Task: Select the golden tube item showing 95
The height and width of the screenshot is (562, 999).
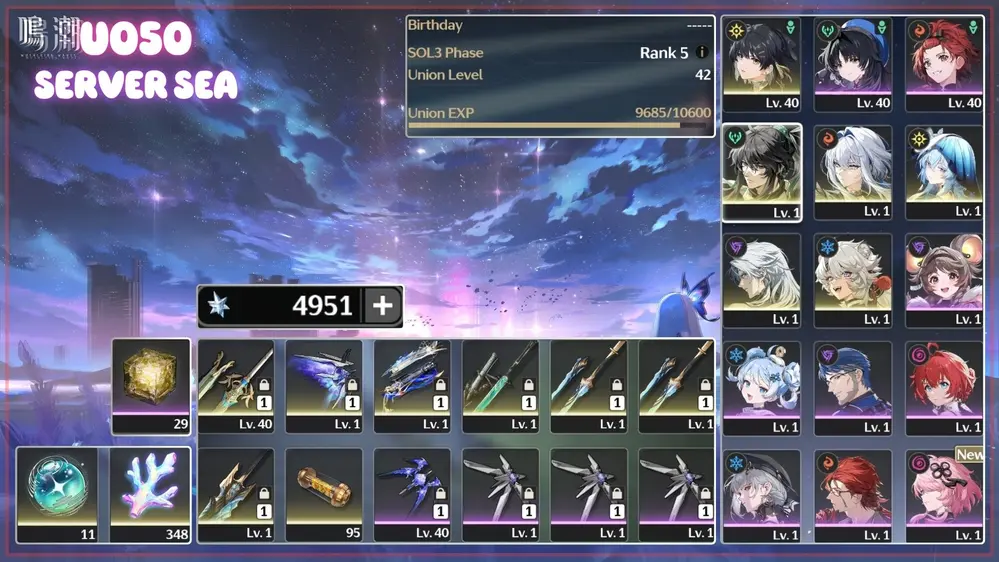Action: pyautogui.click(x=324, y=494)
